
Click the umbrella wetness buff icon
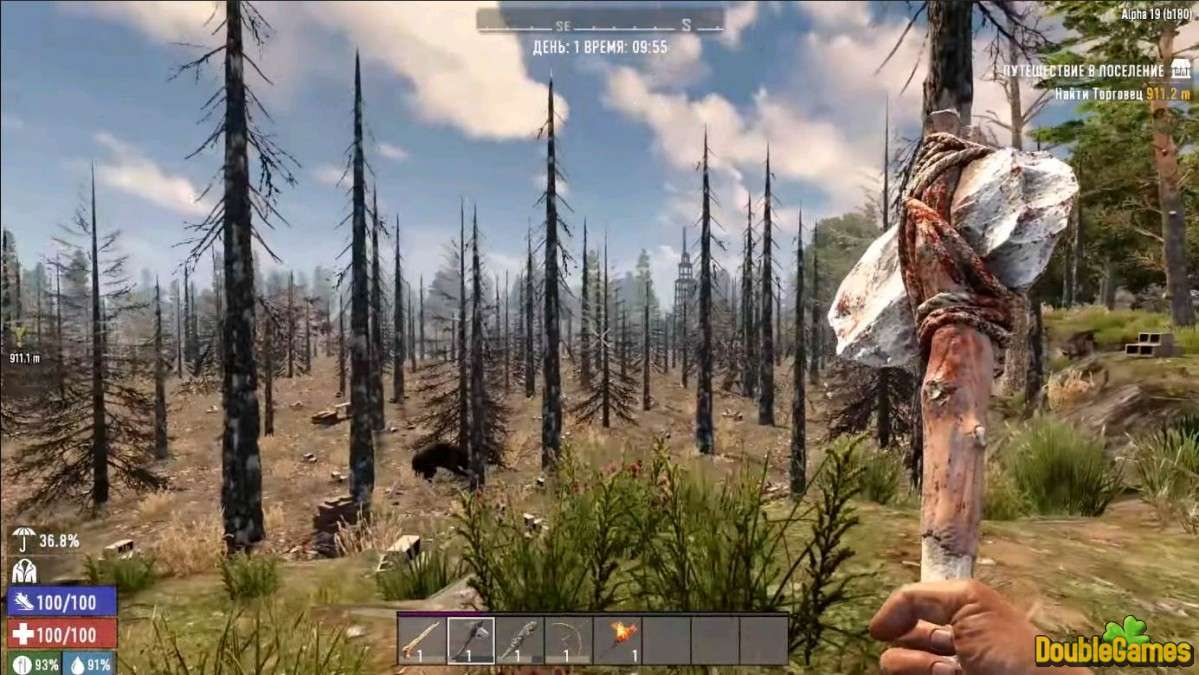(x=21, y=541)
